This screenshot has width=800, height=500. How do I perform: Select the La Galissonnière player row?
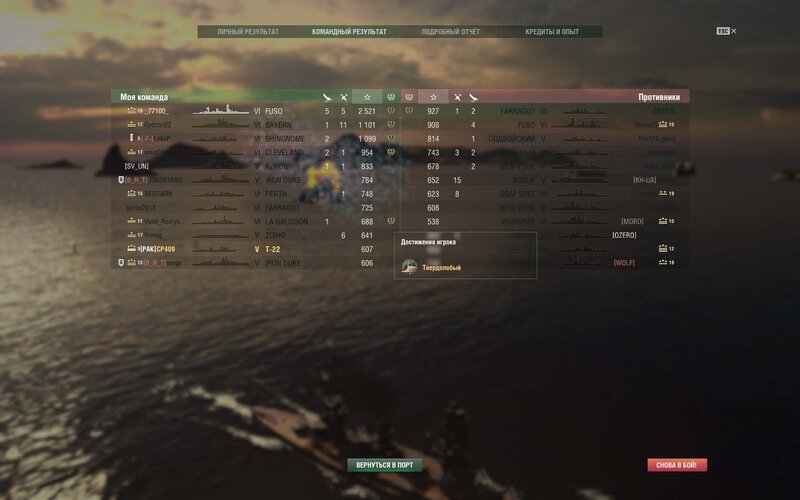240,221
